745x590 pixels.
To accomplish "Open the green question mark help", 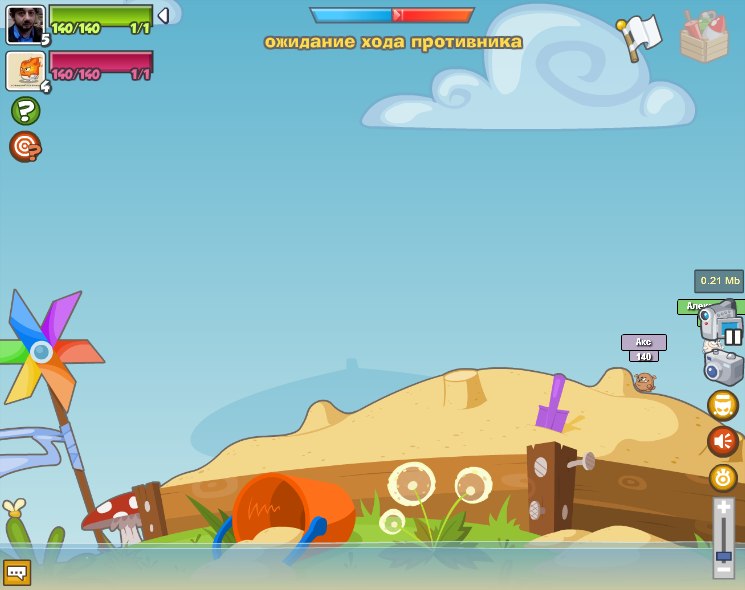I will pos(25,110).
